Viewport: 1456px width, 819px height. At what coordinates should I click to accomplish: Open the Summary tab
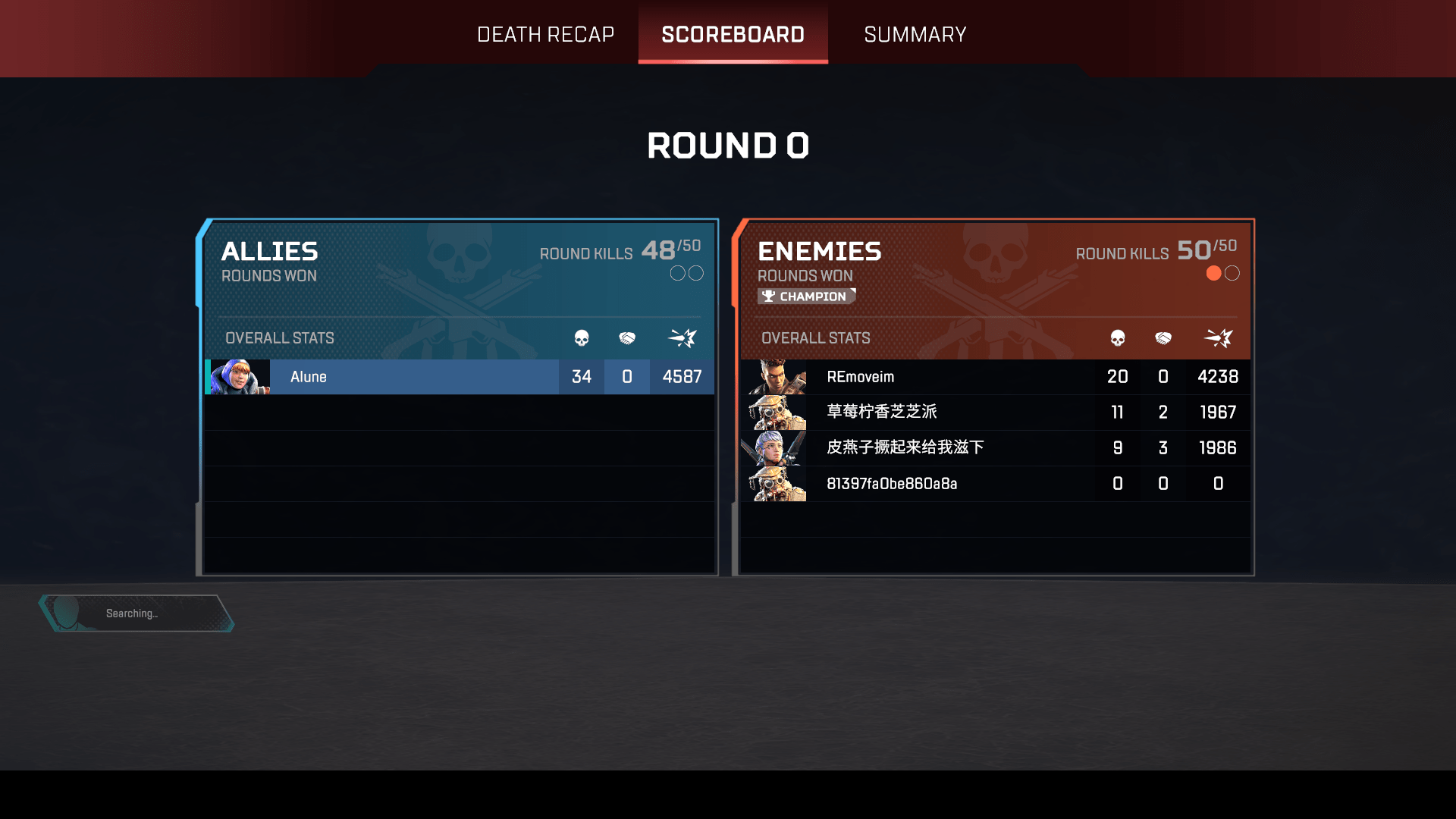[915, 34]
